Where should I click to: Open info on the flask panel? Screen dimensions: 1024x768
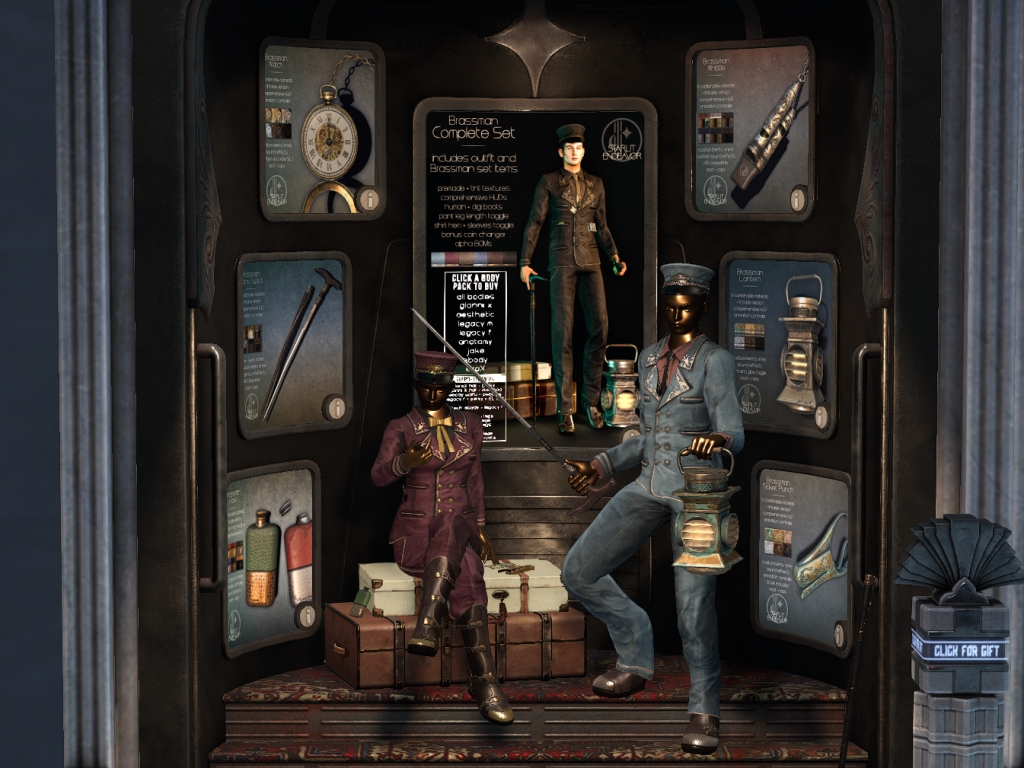click(x=307, y=616)
